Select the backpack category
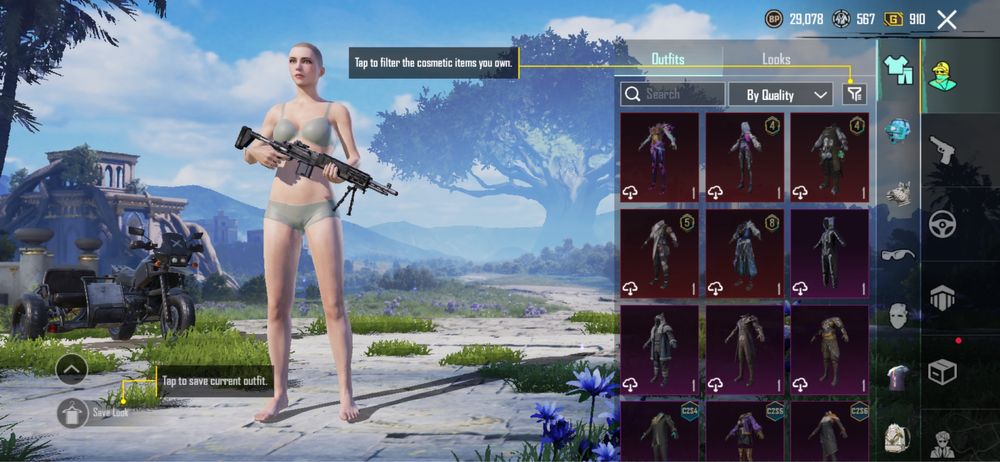1000x462 pixels. 898,438
